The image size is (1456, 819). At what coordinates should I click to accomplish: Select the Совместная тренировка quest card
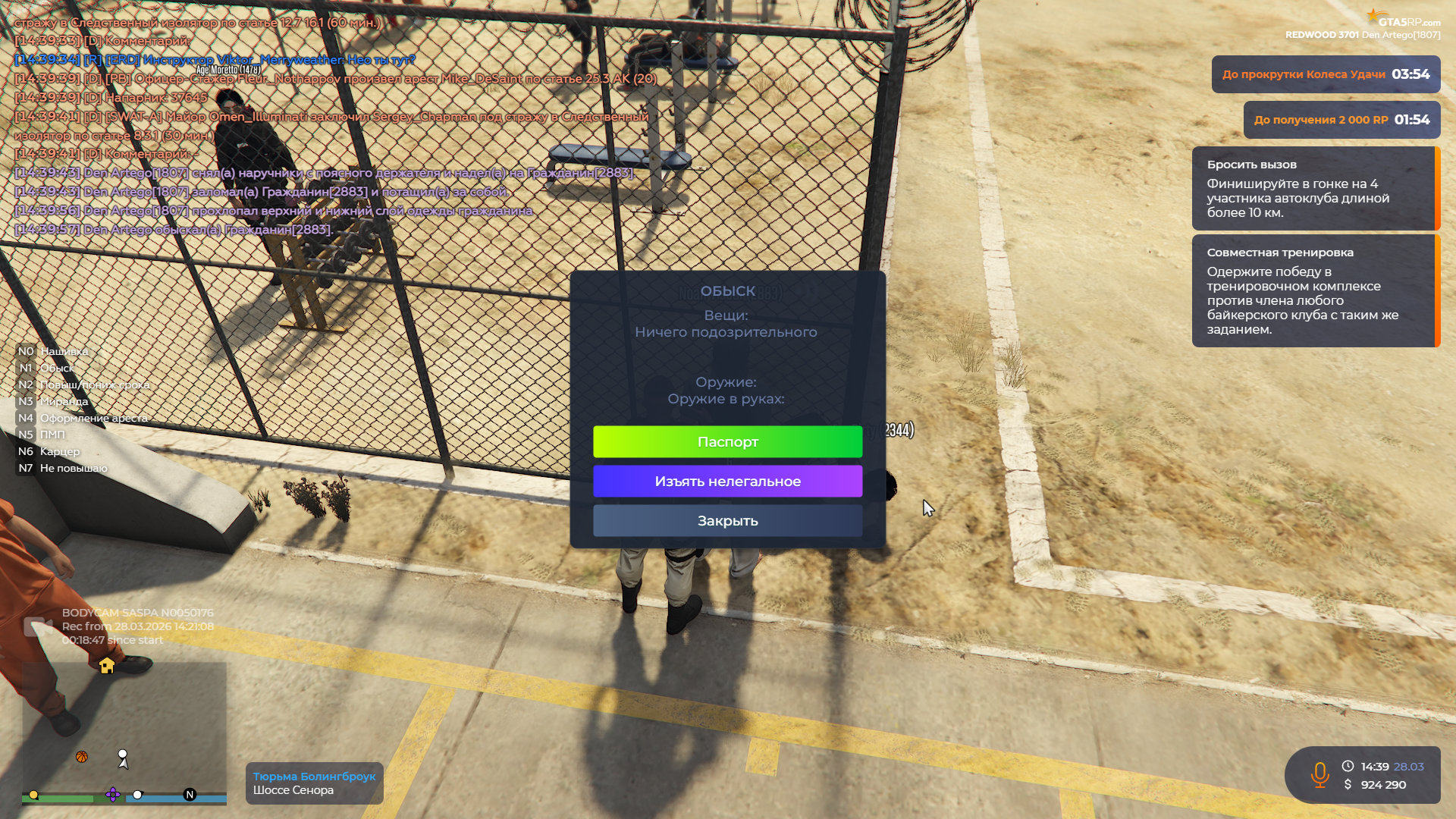1315,291
